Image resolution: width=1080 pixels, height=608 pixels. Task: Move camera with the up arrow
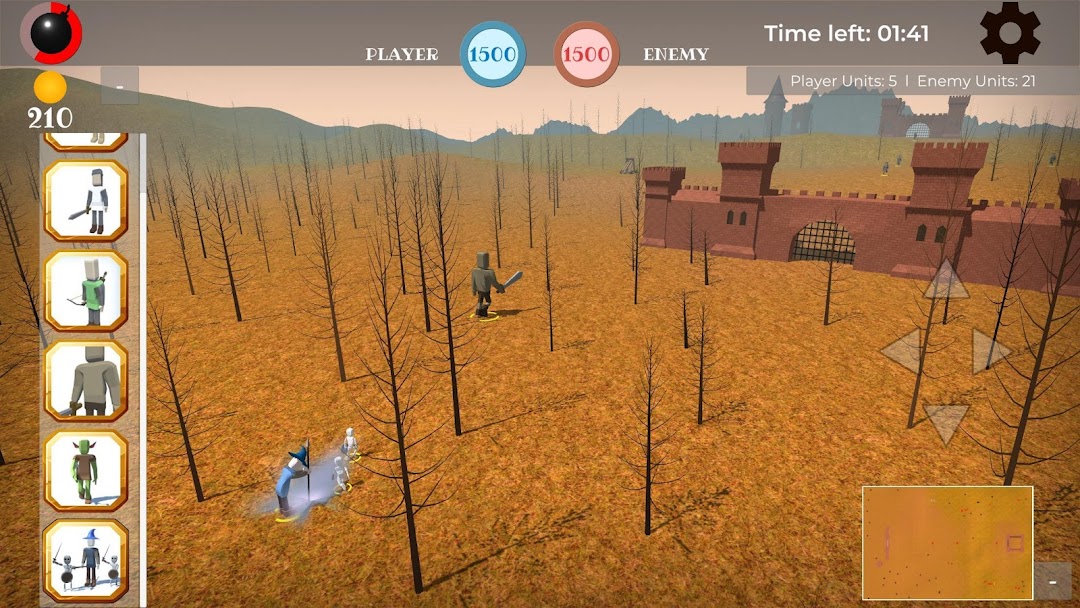pyautogui.click(x=945, y=280)
